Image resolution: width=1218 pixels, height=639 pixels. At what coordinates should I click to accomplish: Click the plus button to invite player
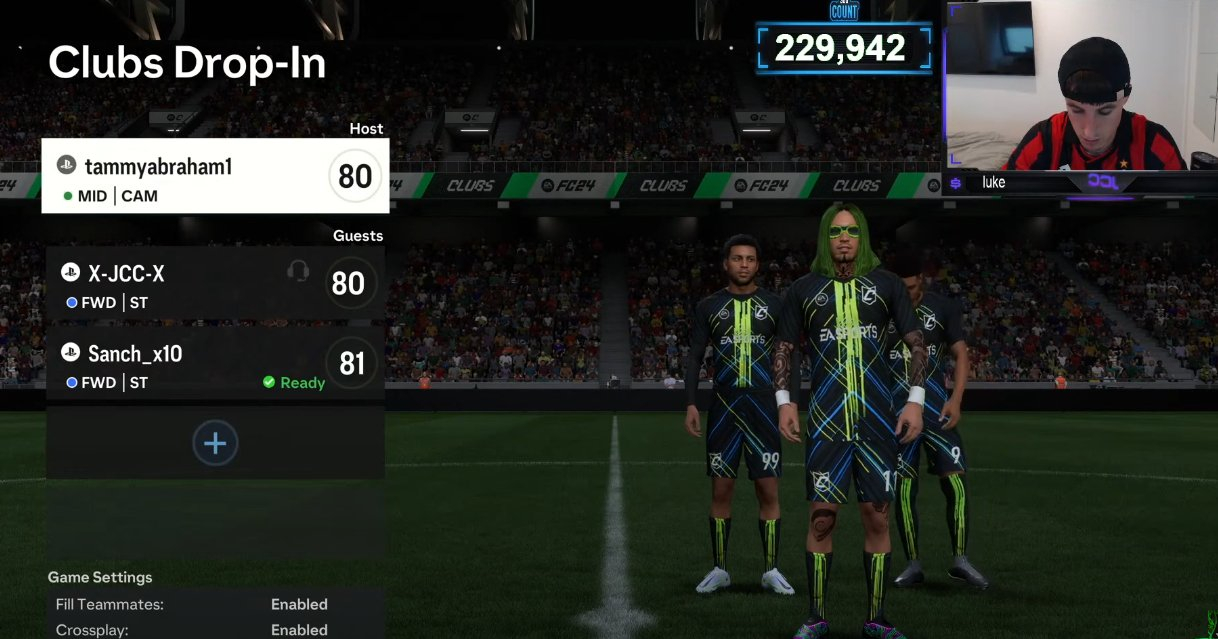point(215,443)
